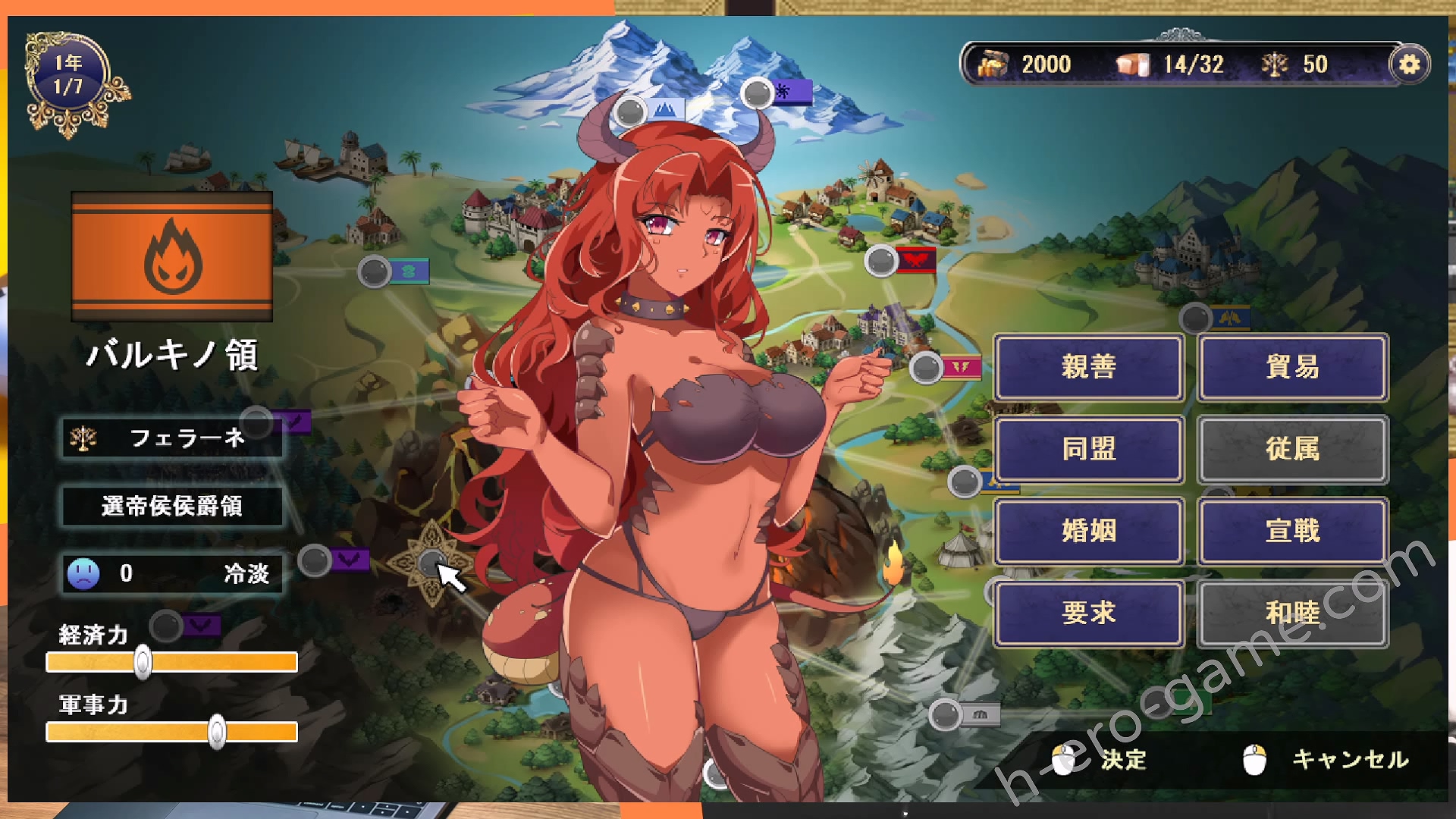This screenshot has width=1456, height=819.
Task: Select the 貿易 trade option
Action: pyautogui.click(x=1292, y=367)
